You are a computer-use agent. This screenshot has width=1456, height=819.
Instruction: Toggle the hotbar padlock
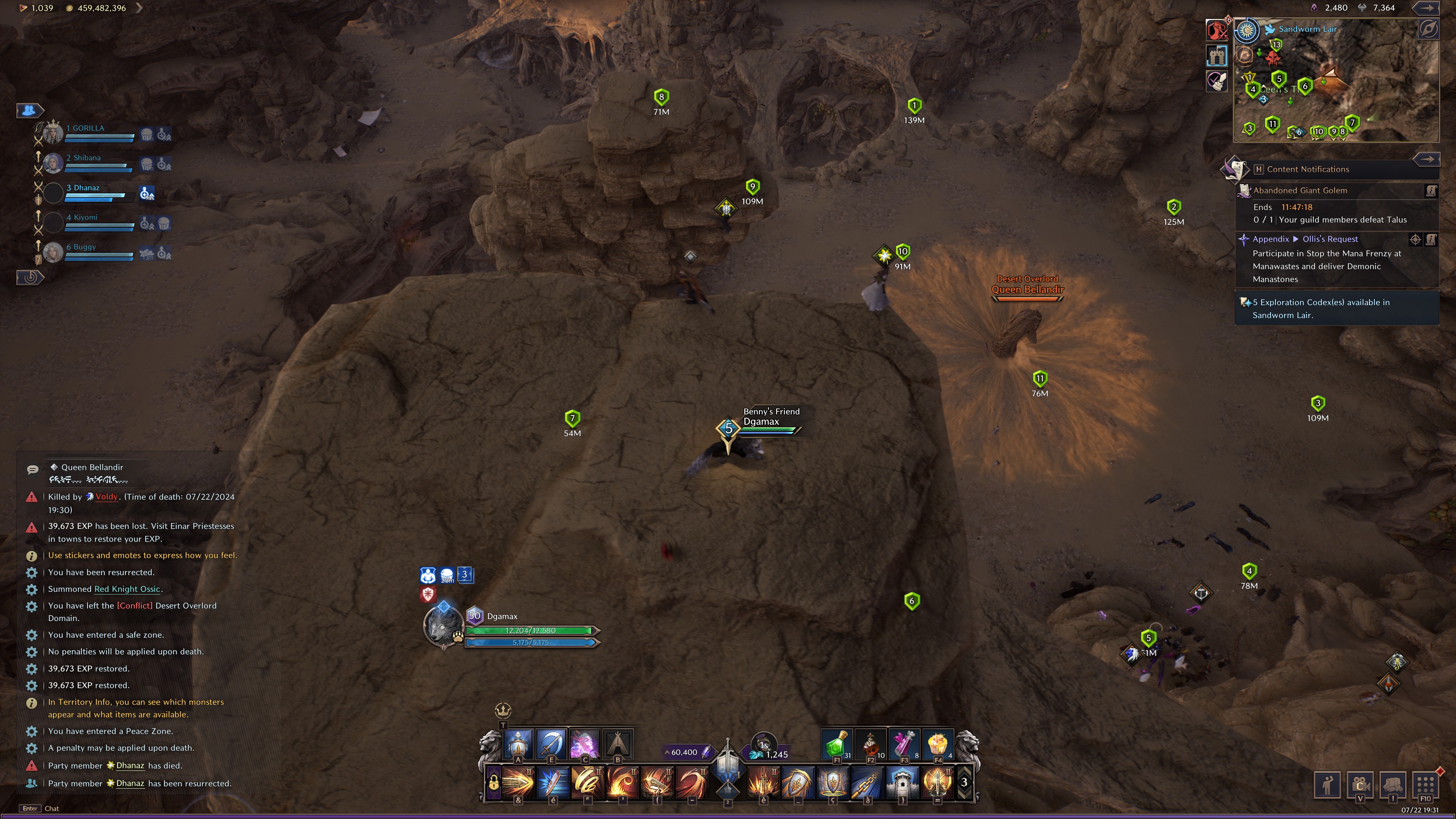pos(493,783)
